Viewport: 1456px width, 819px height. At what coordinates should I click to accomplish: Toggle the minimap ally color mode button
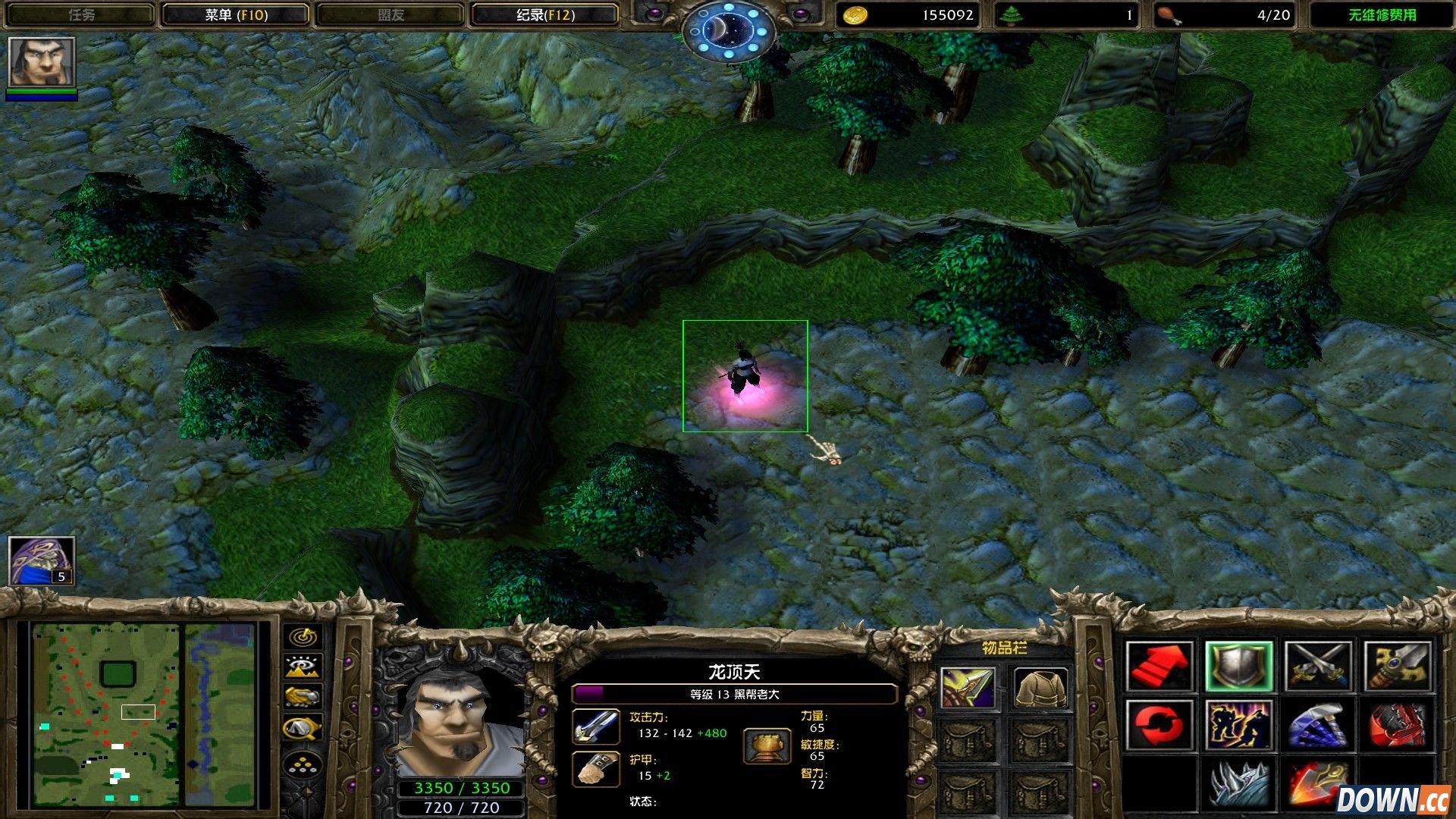click(303, 696)
